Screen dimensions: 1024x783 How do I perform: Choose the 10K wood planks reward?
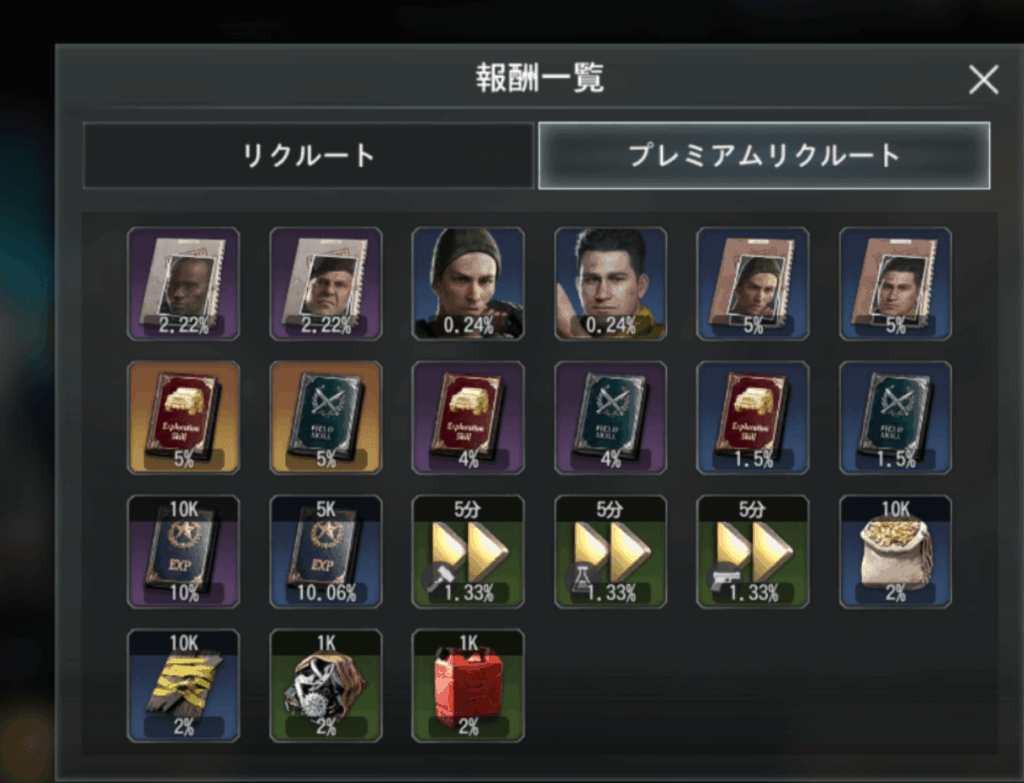(183, 685)
